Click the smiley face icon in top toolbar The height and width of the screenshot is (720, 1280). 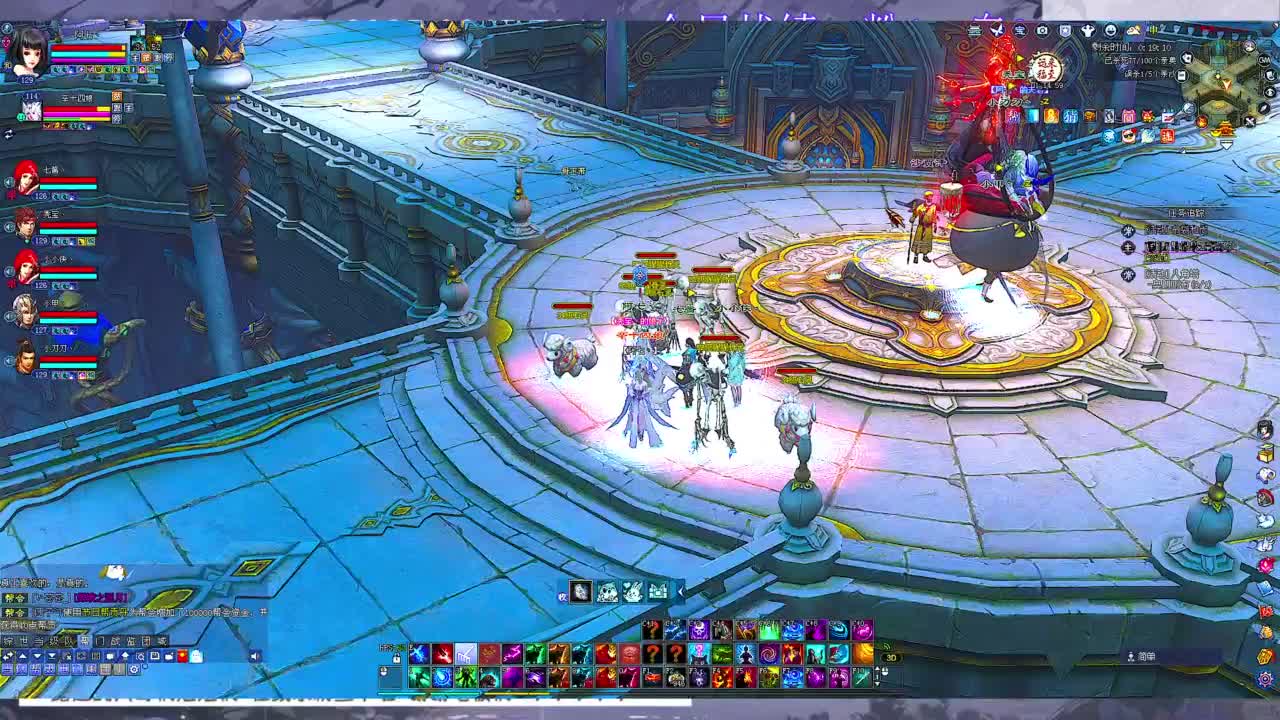[x=1111, y=29]
